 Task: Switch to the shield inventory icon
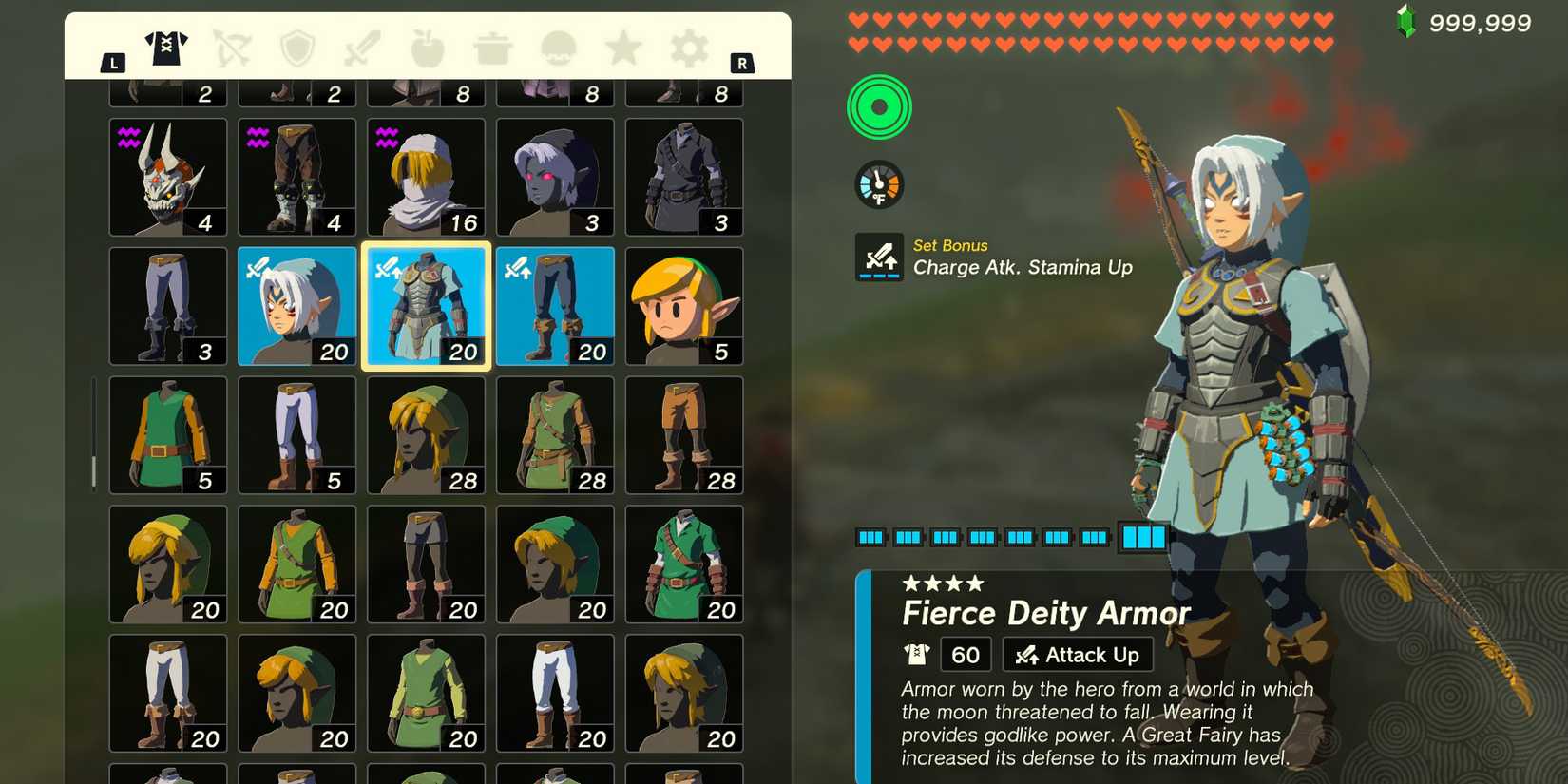pyautogui.click(x=297, y=49)
